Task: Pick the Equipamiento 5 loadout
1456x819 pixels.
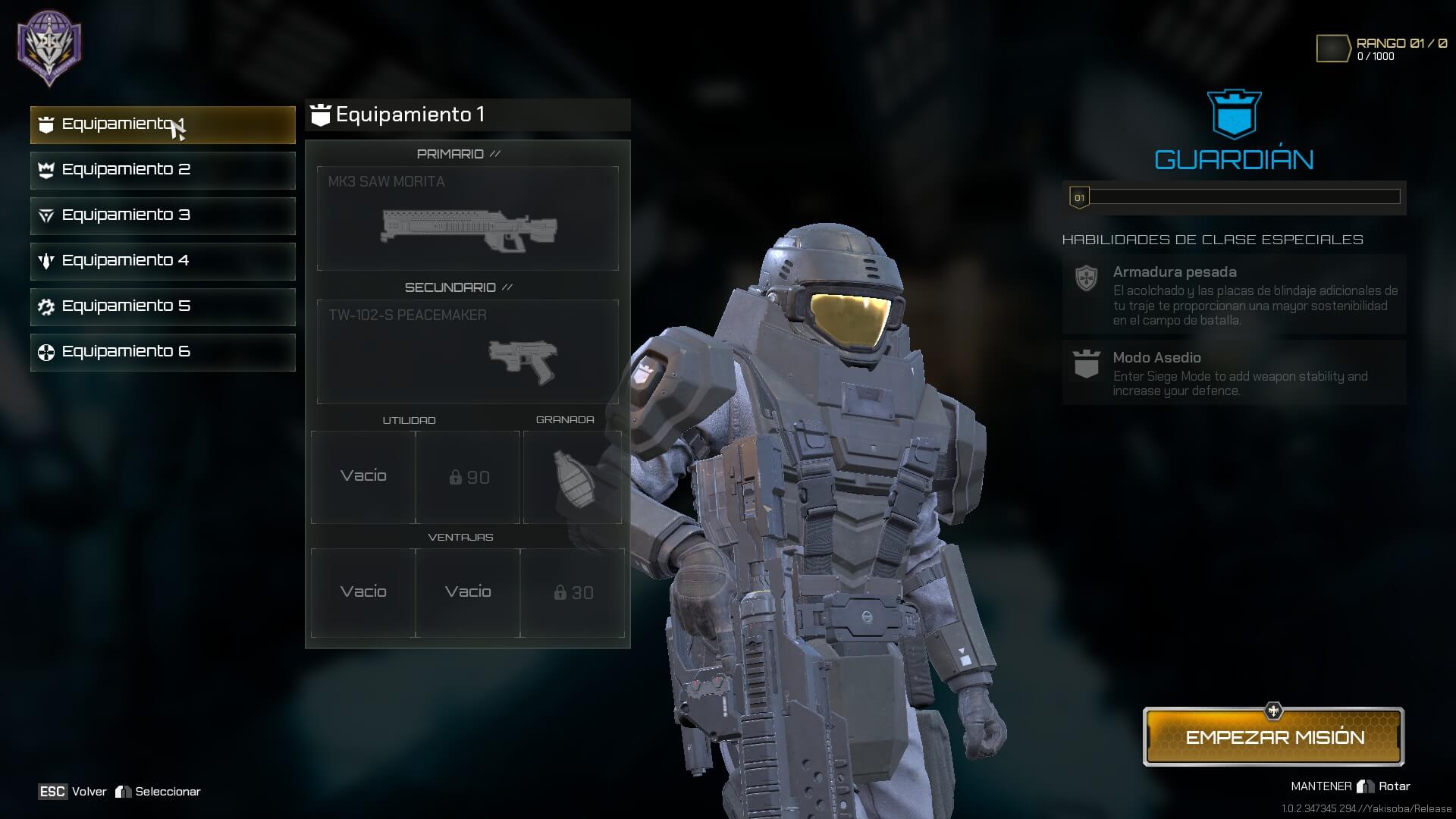Action: 162,306
